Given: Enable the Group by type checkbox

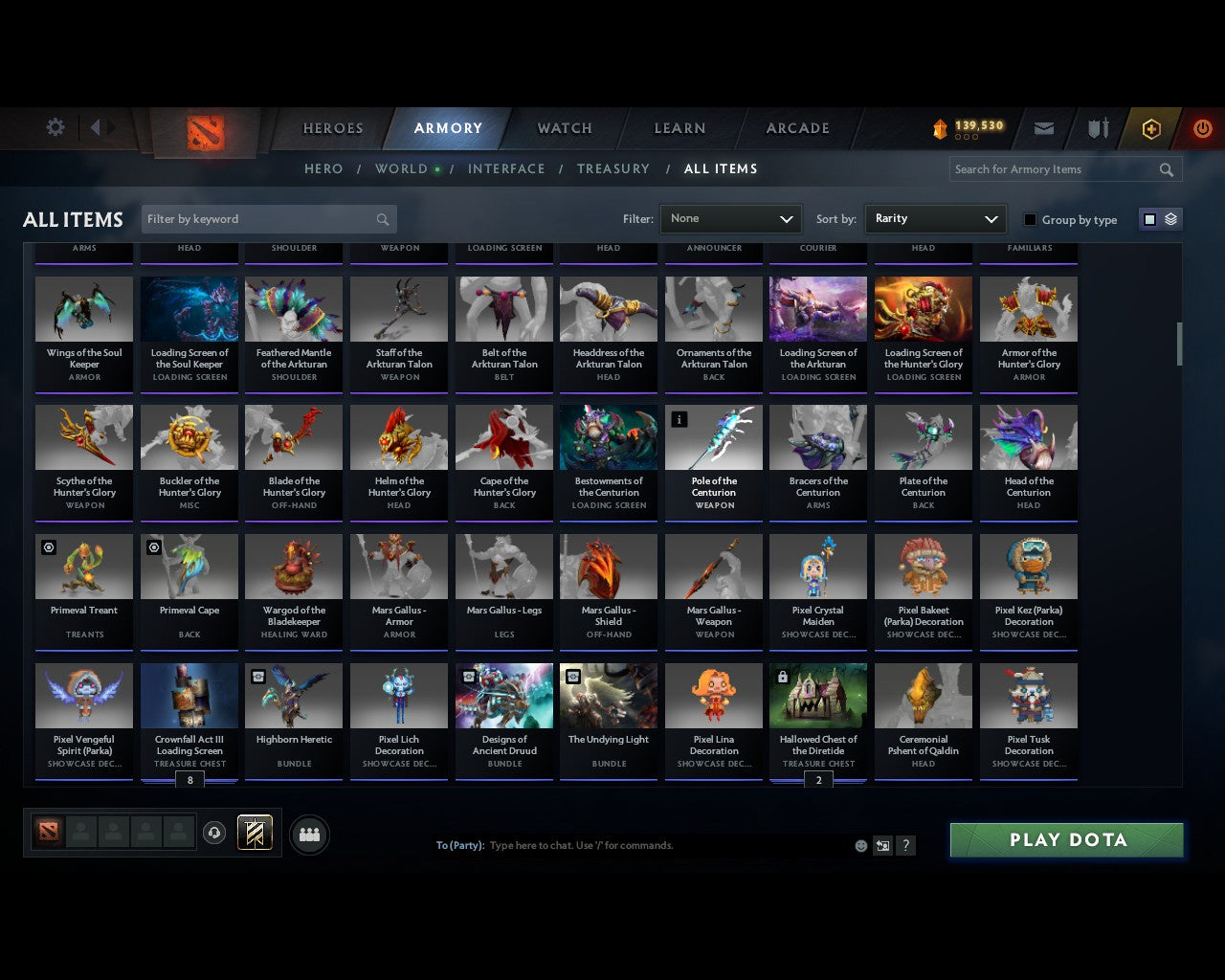Looking at the screenshot, I should pyautogui.click(x=1030, y=219).
